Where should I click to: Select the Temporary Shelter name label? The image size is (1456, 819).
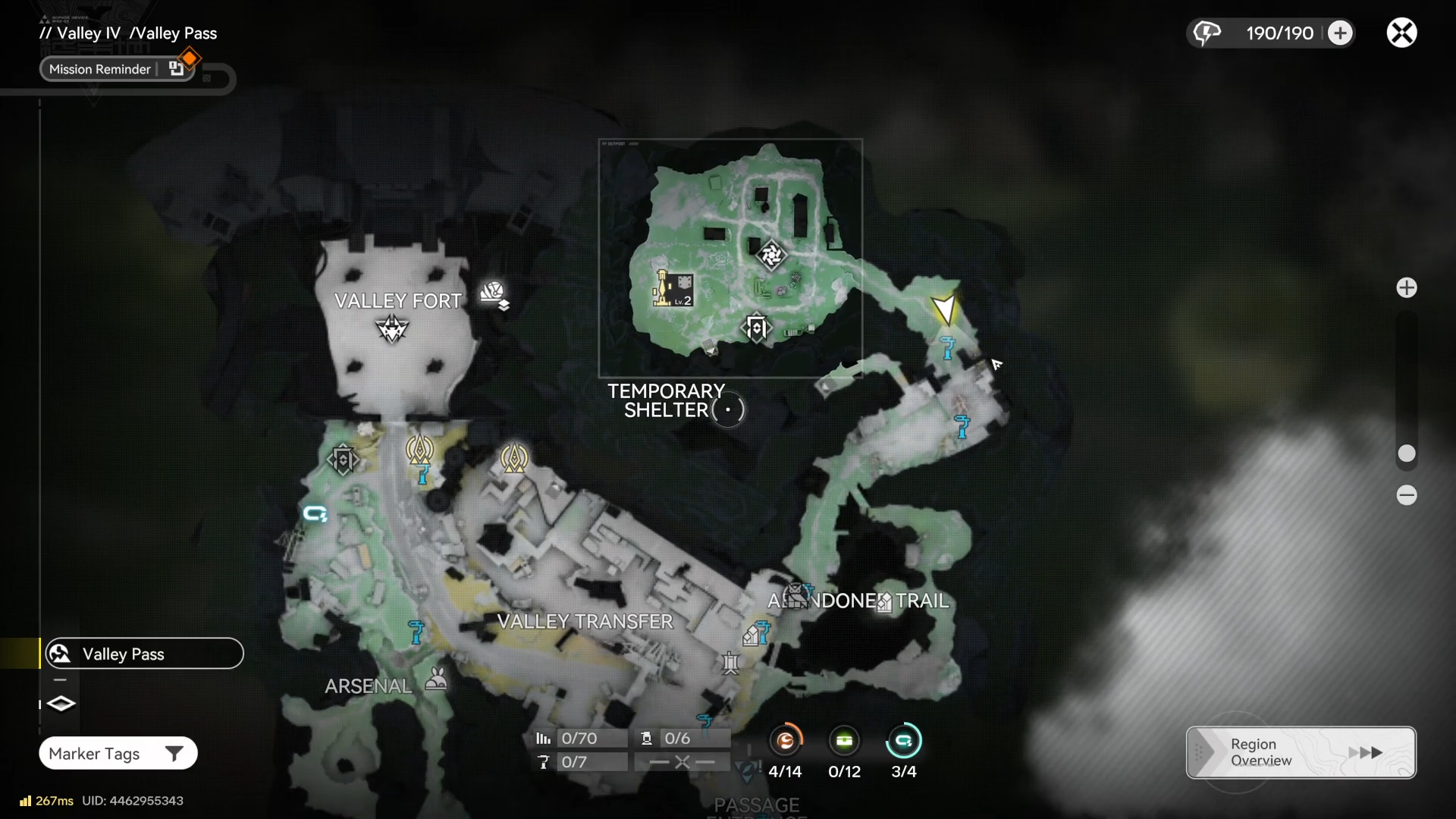click(x=666, y=400)
